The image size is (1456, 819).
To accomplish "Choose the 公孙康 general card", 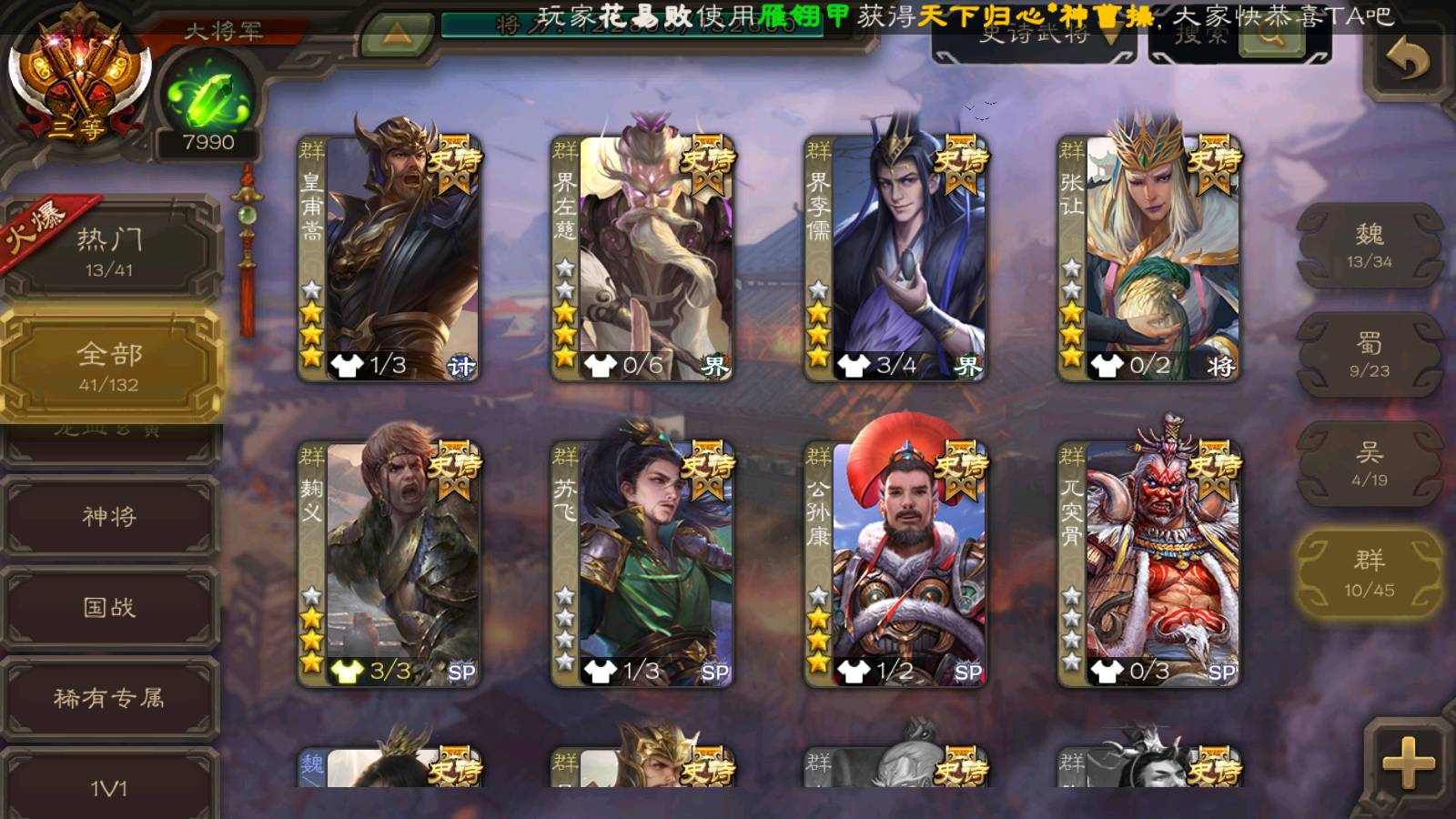I will [x=895, y=562].
